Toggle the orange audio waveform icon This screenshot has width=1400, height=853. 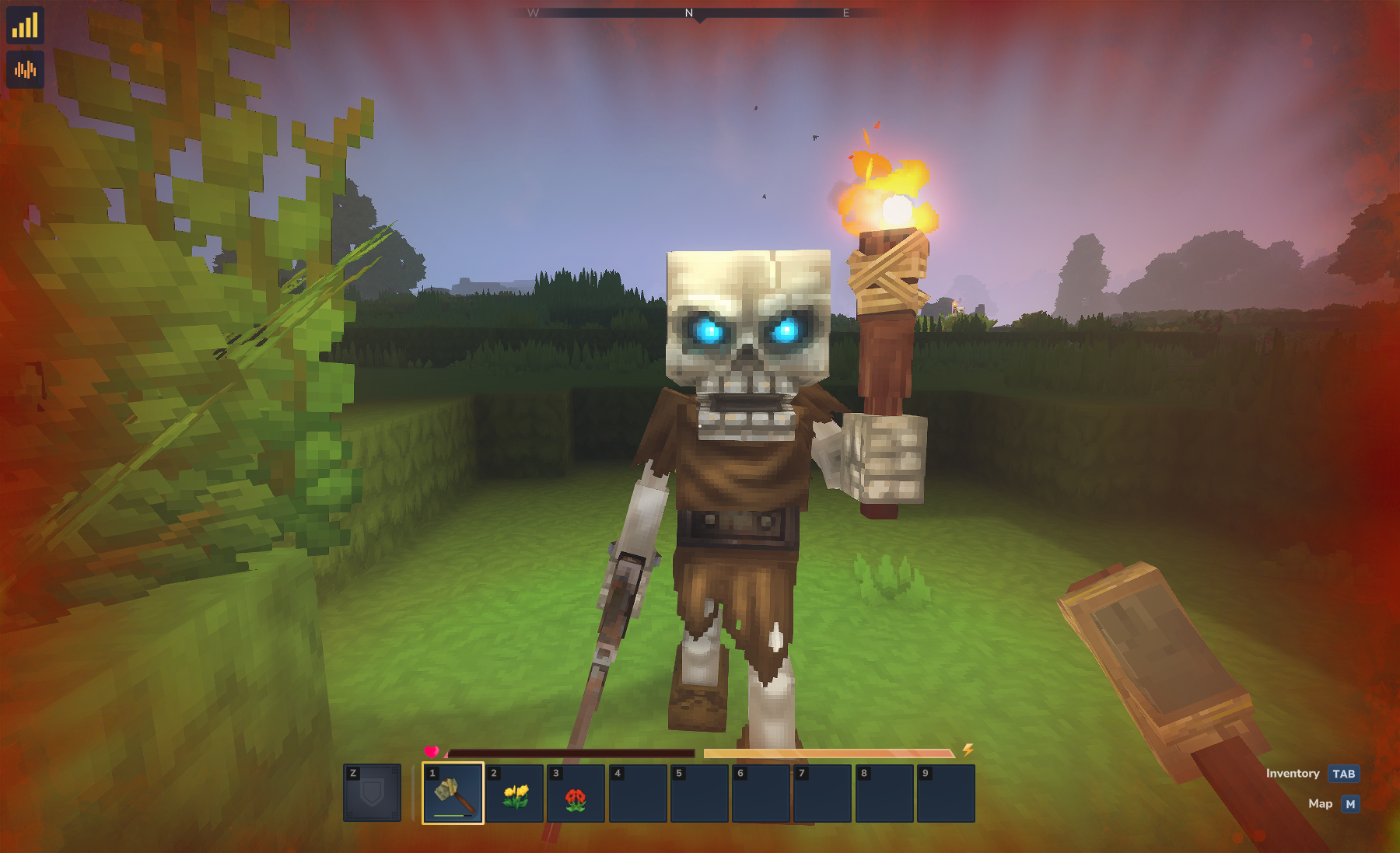coord(25,70)
